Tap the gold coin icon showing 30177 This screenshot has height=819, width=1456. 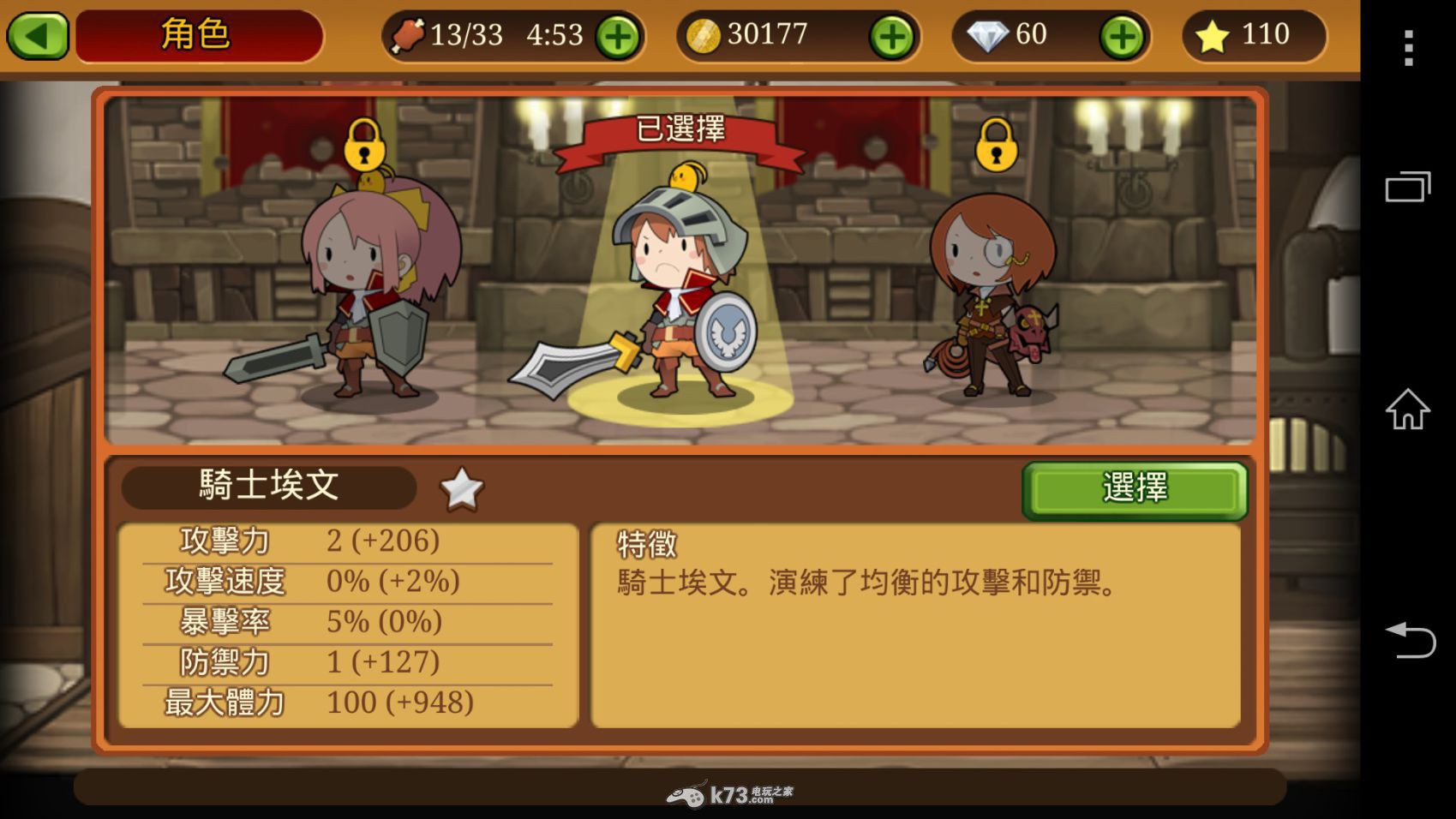click(704, 35)
